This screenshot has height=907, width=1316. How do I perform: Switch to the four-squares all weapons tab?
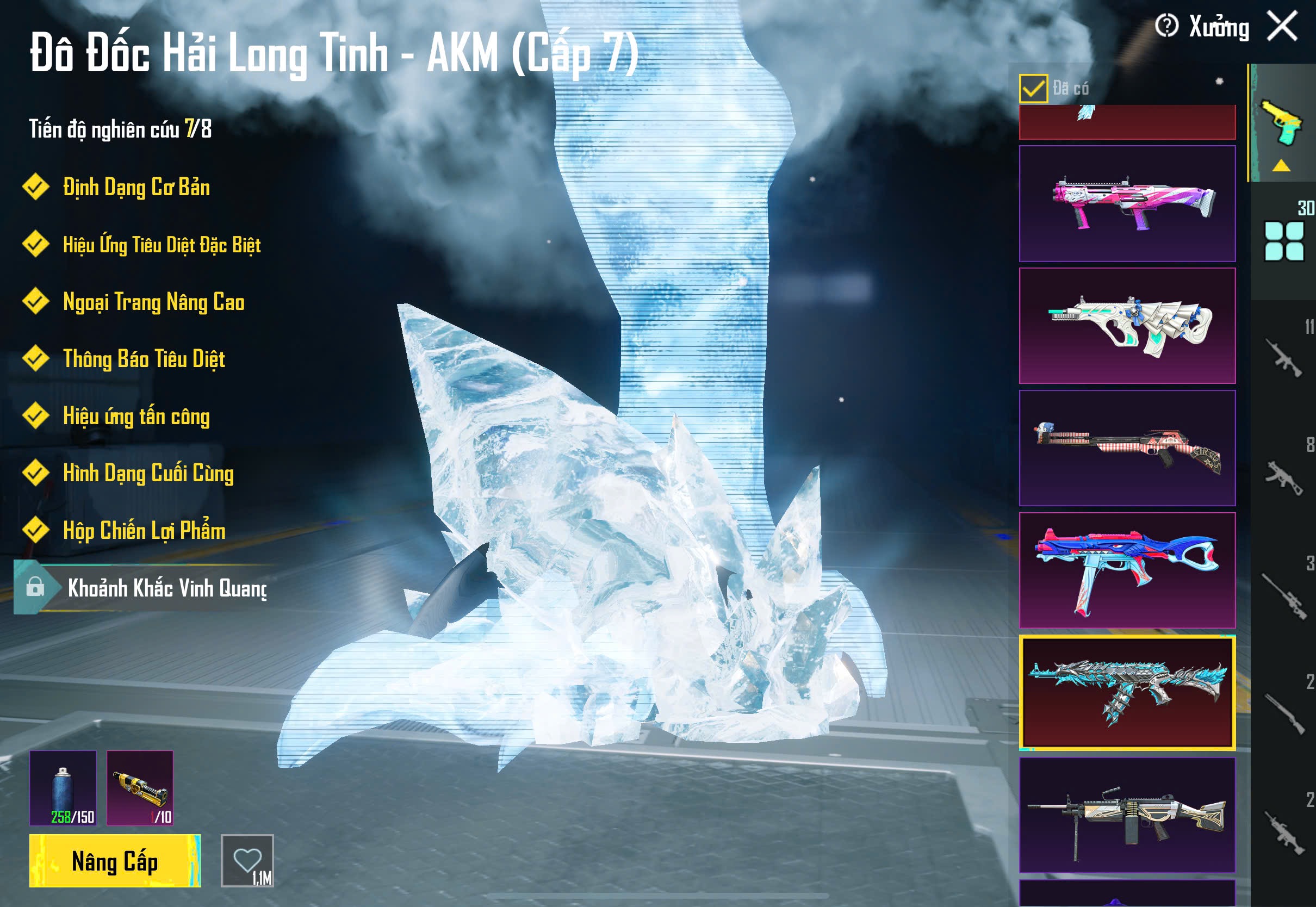click(1283, 241)
